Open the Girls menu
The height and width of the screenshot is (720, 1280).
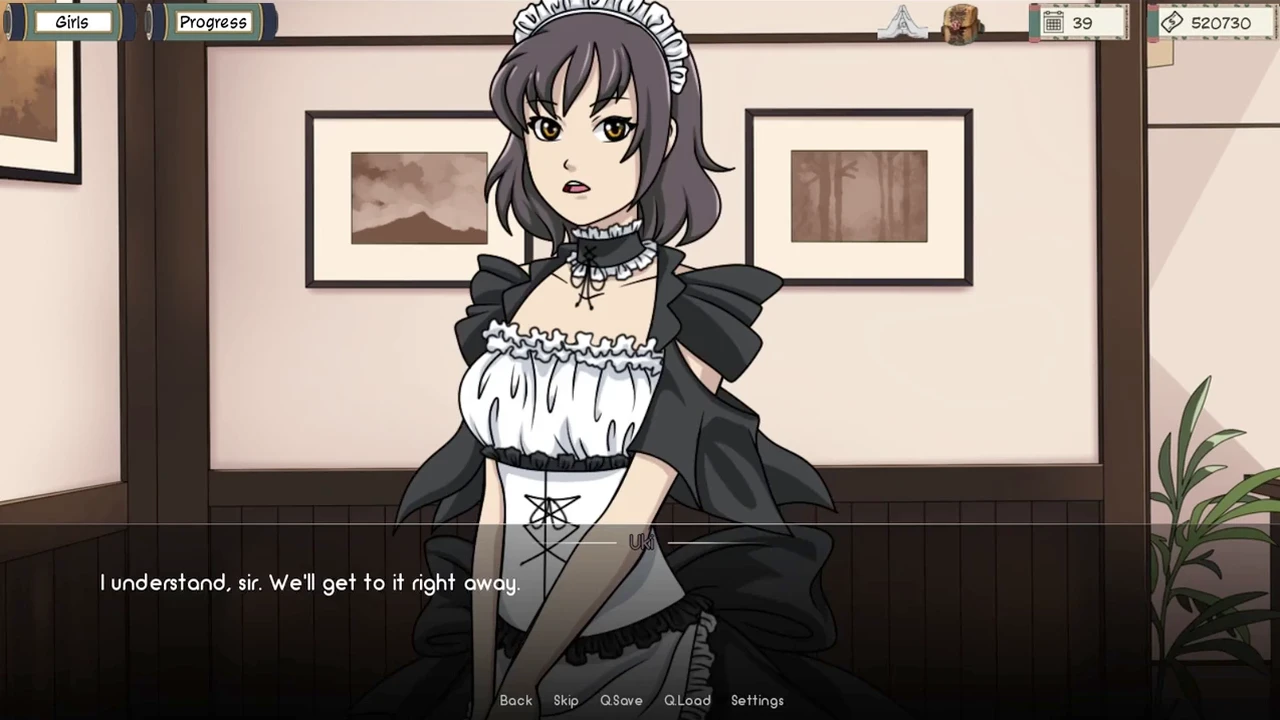(71, 22)
